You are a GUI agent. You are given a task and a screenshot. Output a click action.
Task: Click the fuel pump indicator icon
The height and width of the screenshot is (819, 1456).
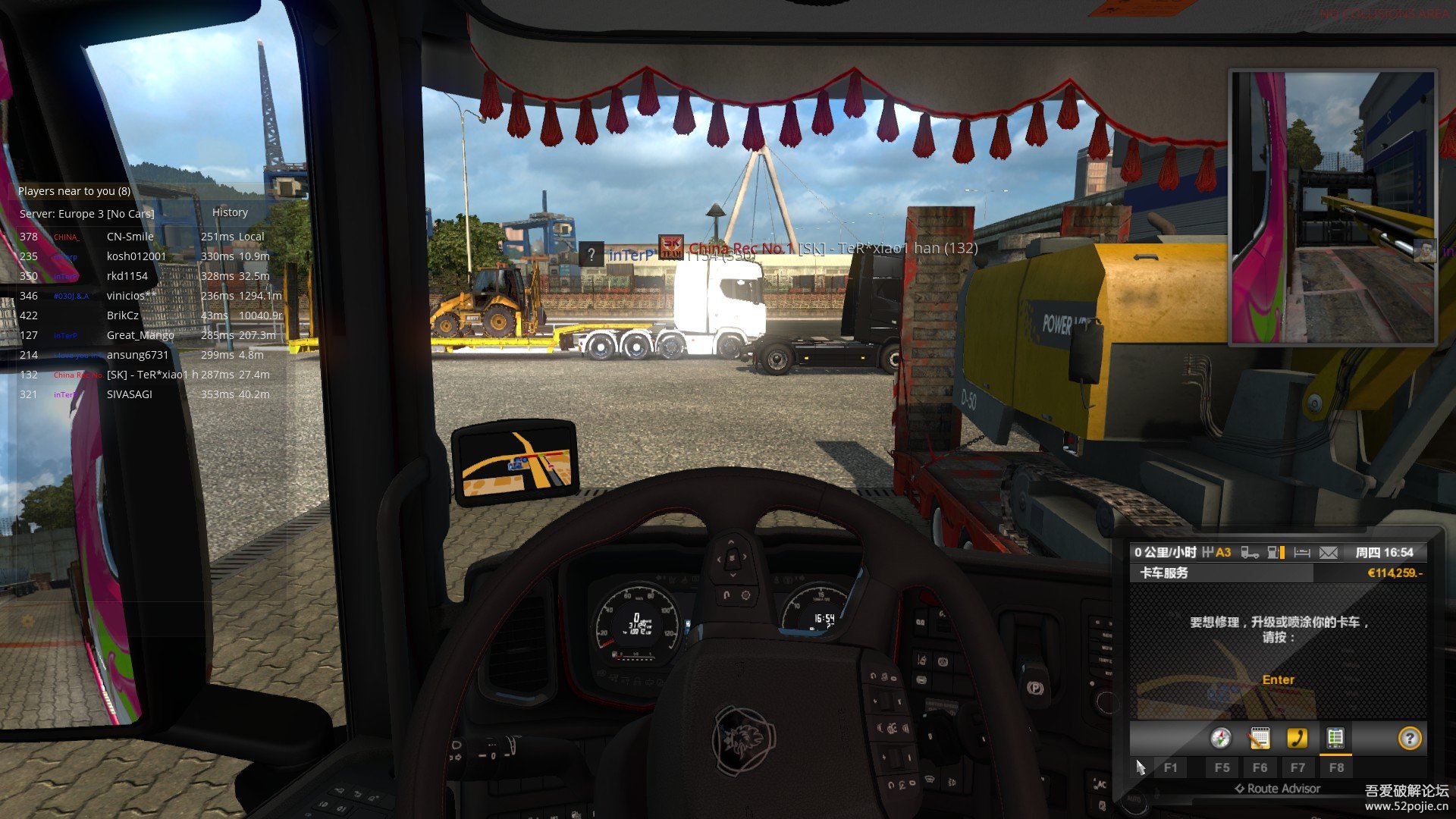click(x=1276, y=553)
